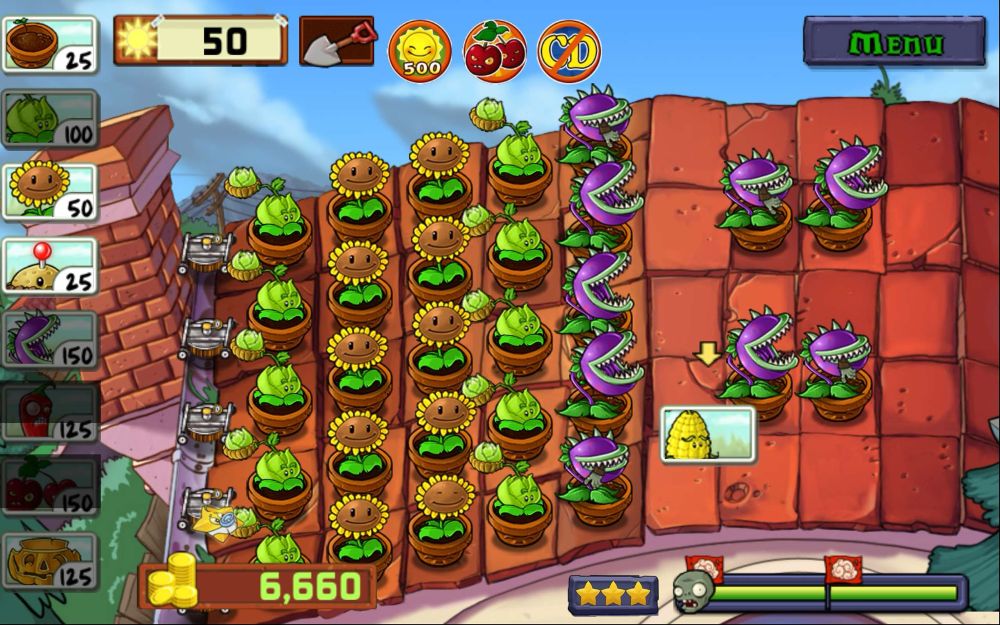Collect the Kernel-pult seed packet reward
This screenshot has width=1000, height=625.
coord(708,434)
